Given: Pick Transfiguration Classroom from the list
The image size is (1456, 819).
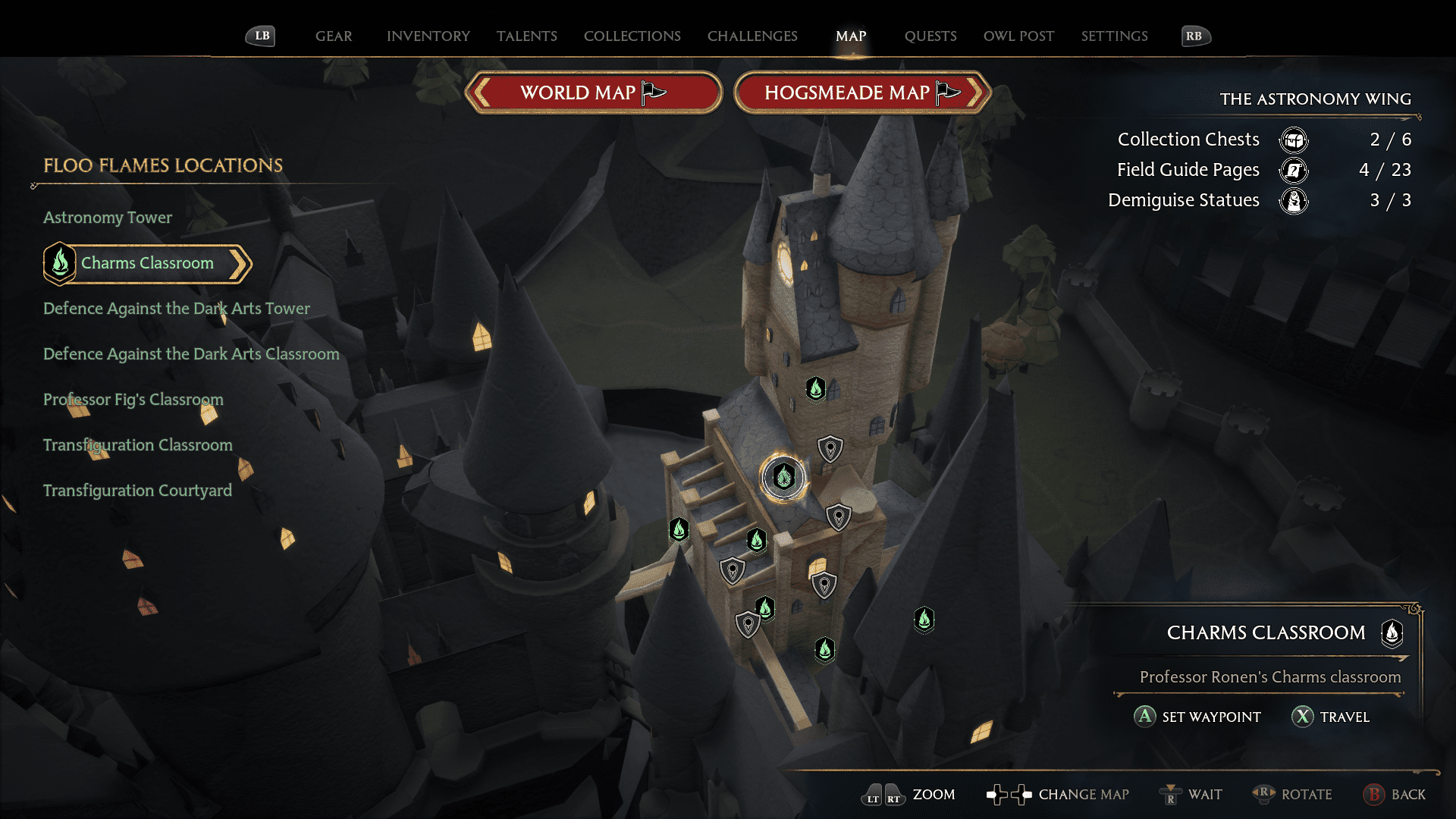Looking at the screenshot, I should point(138,445).
